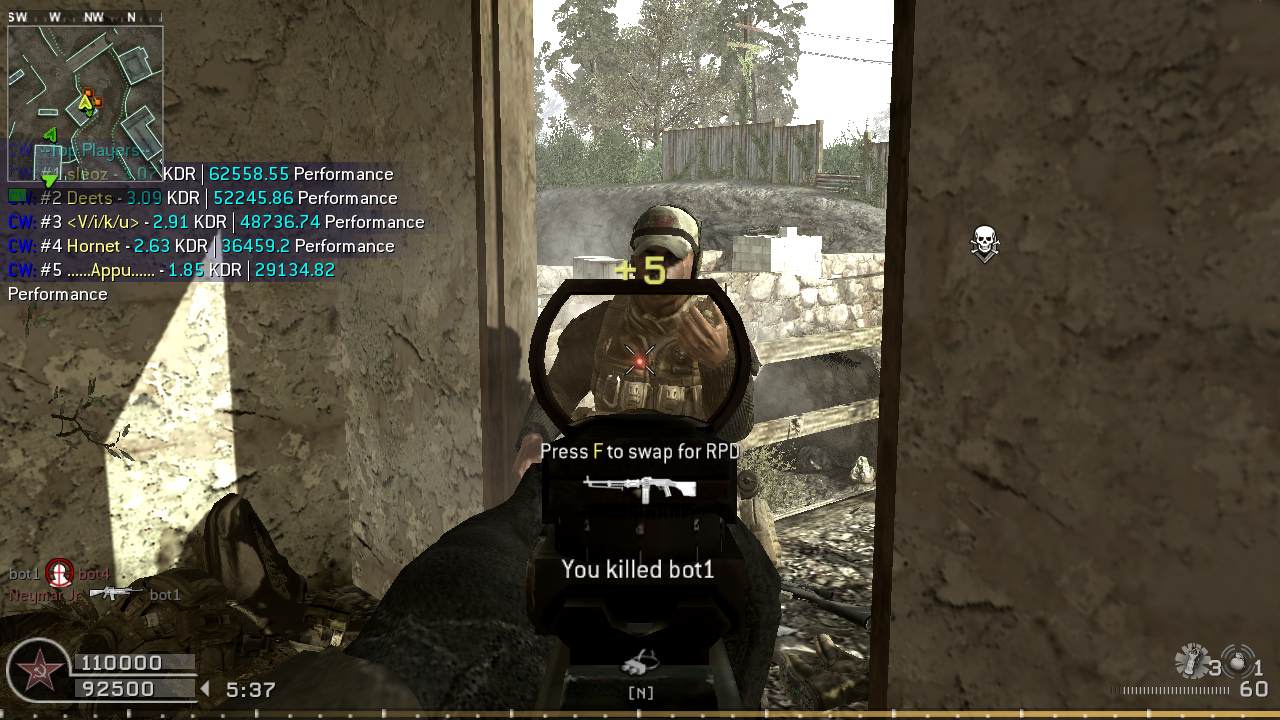The width and height of the screenshot is (1280, 720).
Task: Pick the #5 Appu leaderboard row
Action: [x=171, y=270]
